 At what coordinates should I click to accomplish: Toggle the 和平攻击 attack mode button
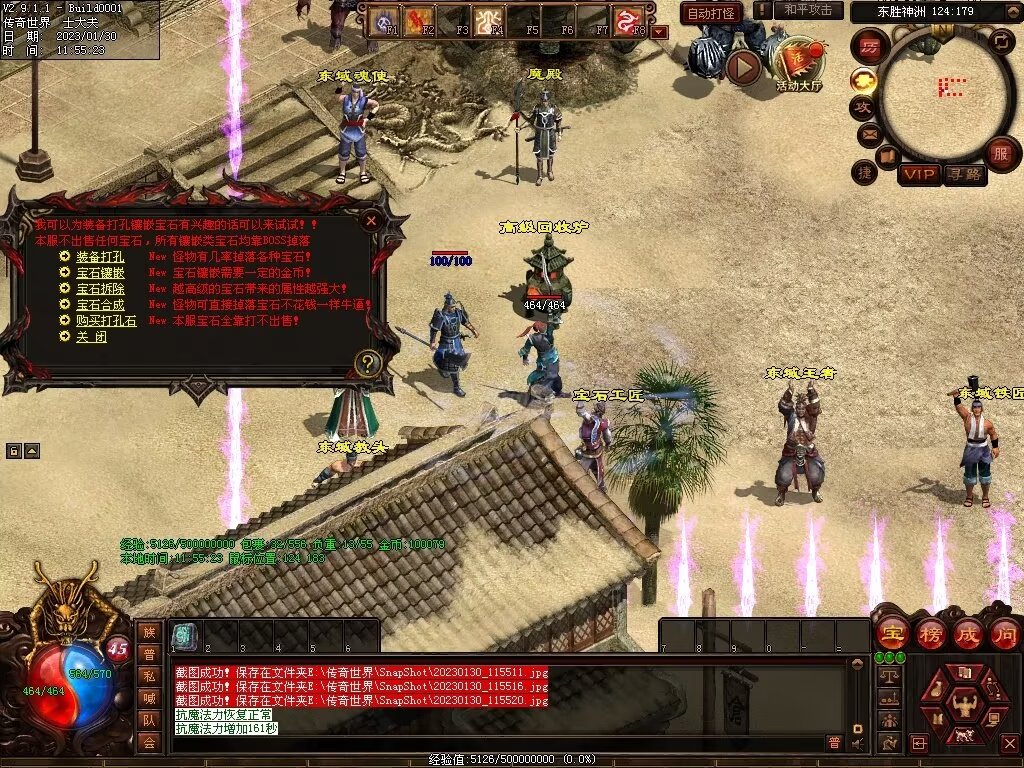click(807, 10)
